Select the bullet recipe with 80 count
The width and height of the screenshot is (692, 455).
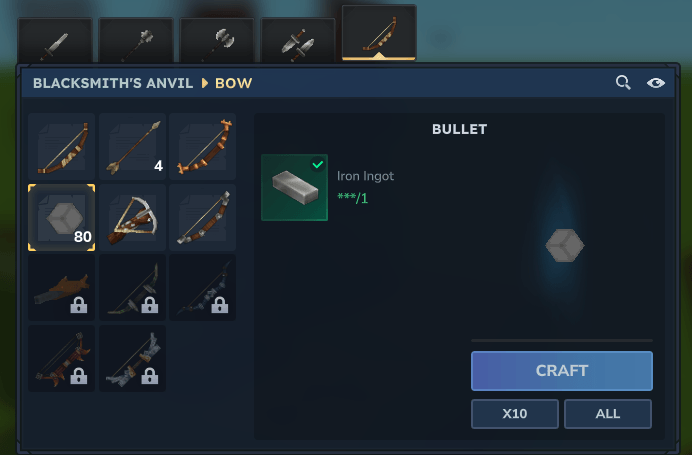click(x=62, y=217)
